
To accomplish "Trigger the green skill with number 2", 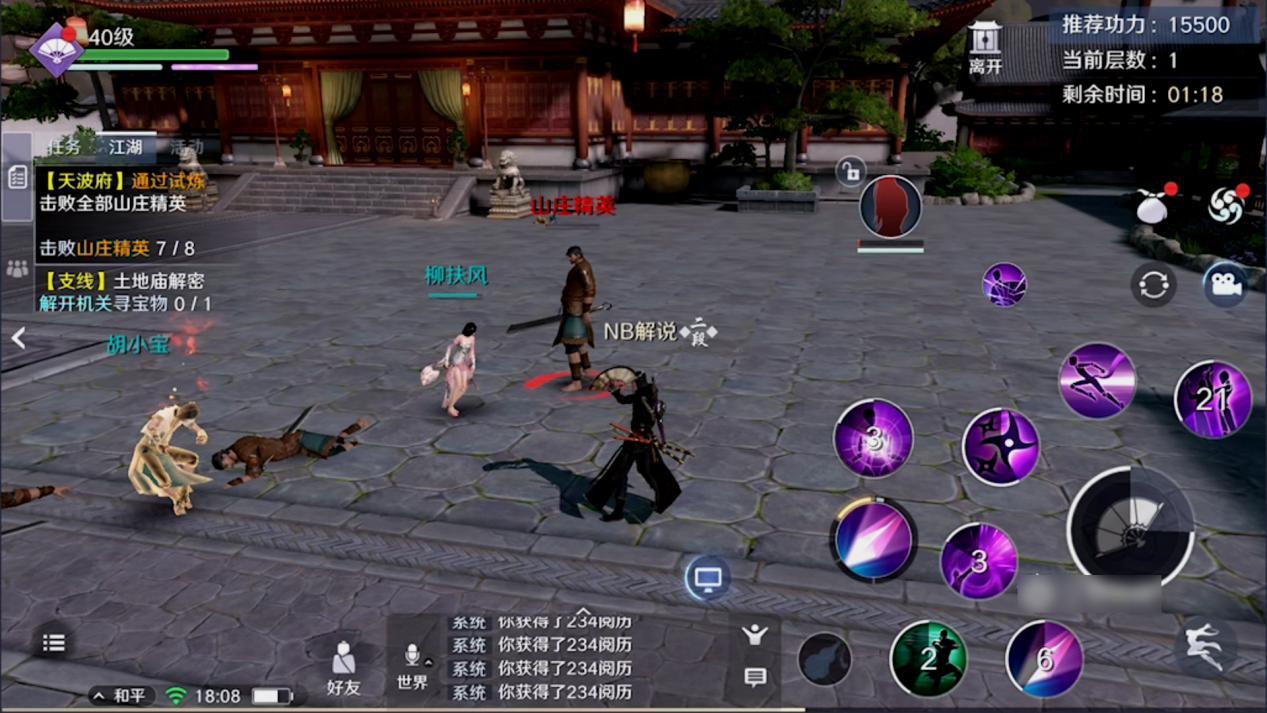I will pyautogui.click(x=928, y=658).
